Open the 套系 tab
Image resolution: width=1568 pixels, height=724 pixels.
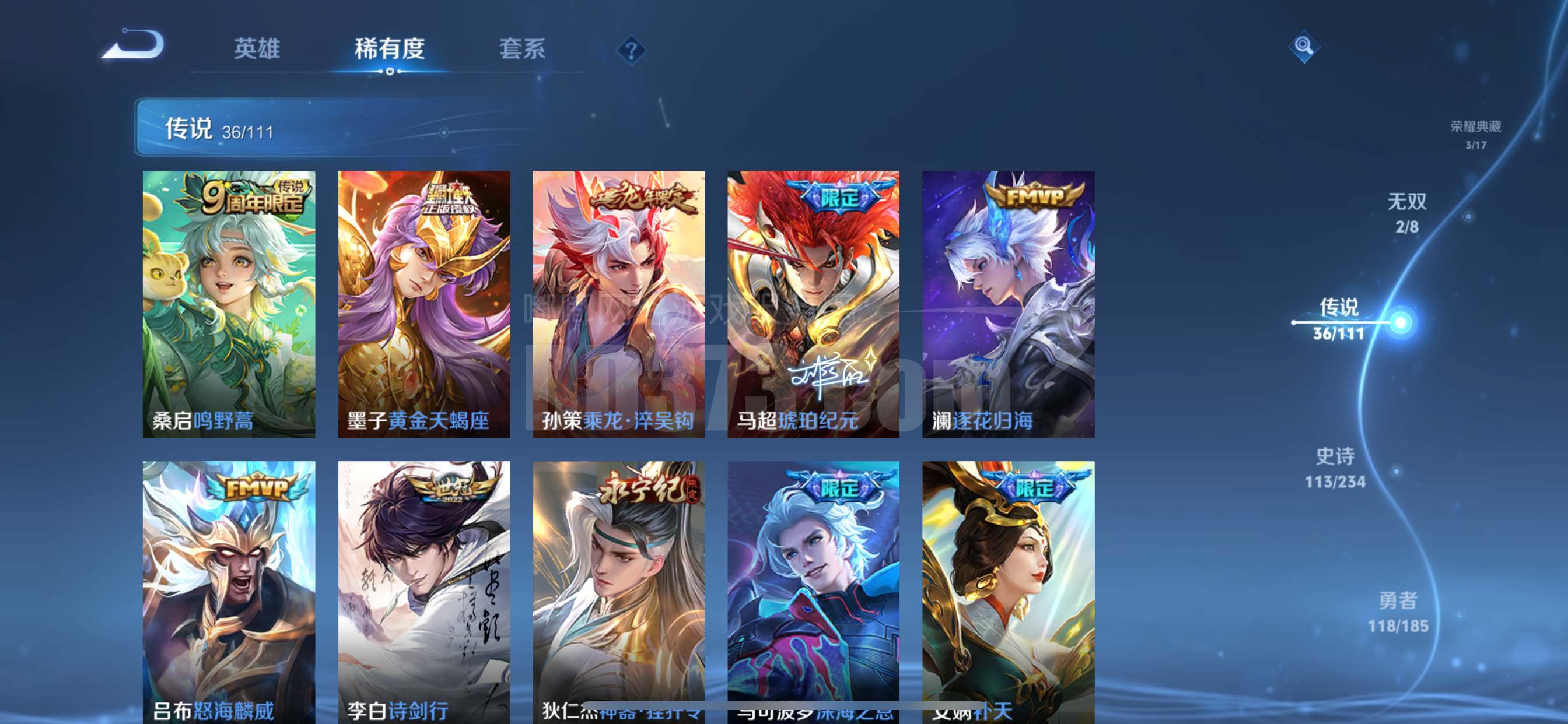[x=522, y=48]
